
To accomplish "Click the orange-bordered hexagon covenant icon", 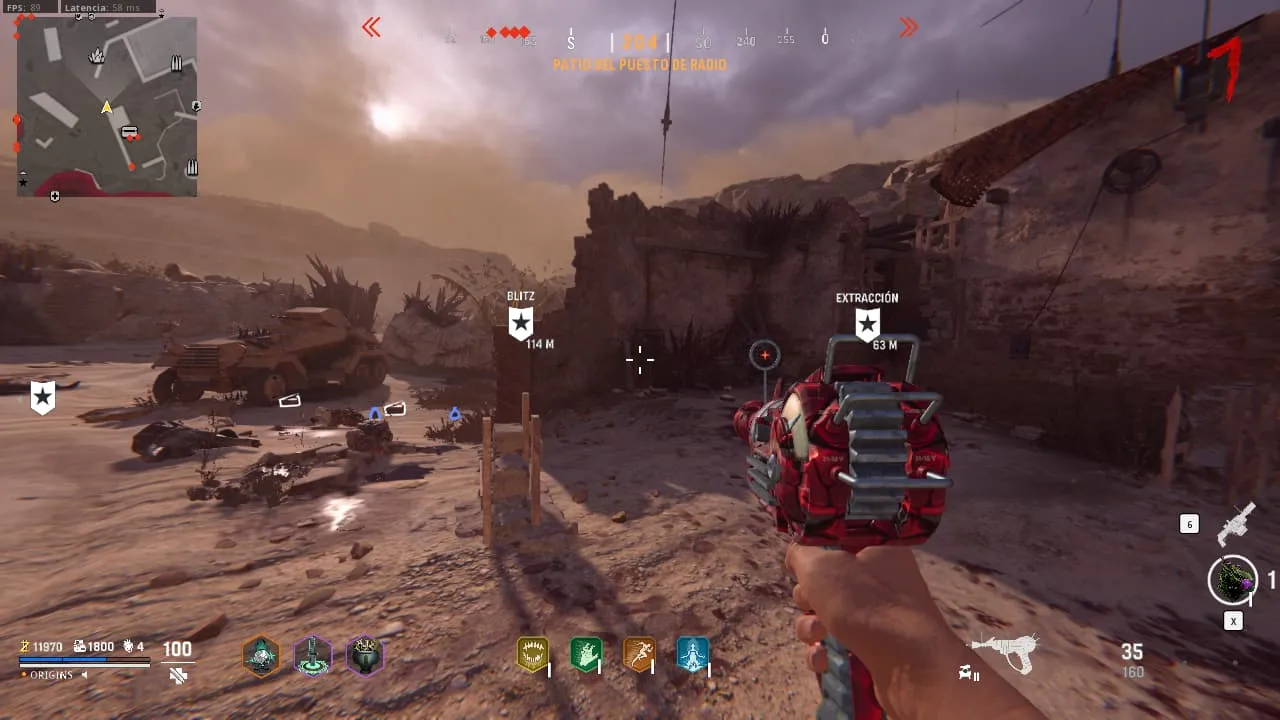I will (x=261, y=656).
